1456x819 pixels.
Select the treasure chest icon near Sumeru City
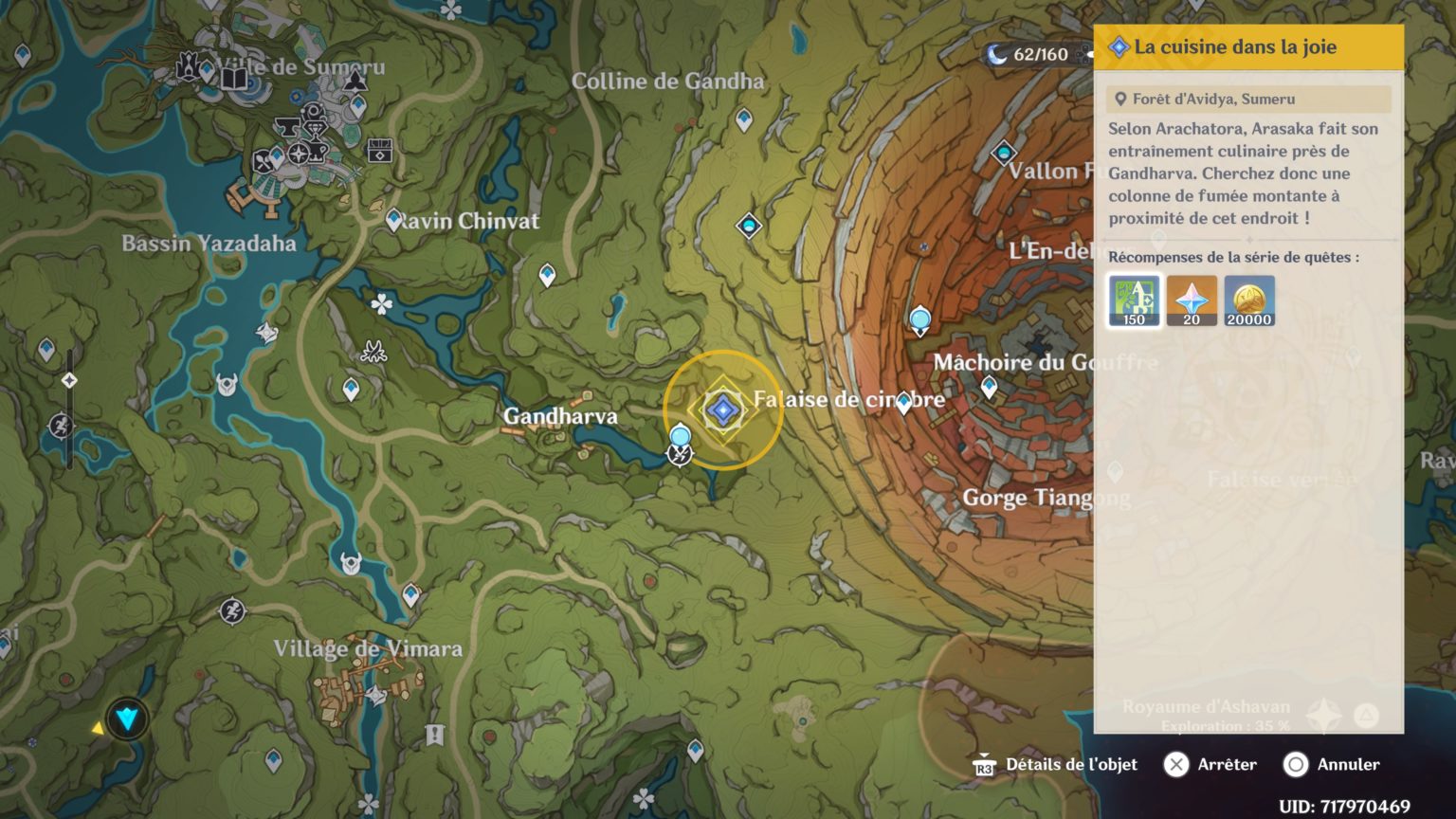tap(379, 150)
